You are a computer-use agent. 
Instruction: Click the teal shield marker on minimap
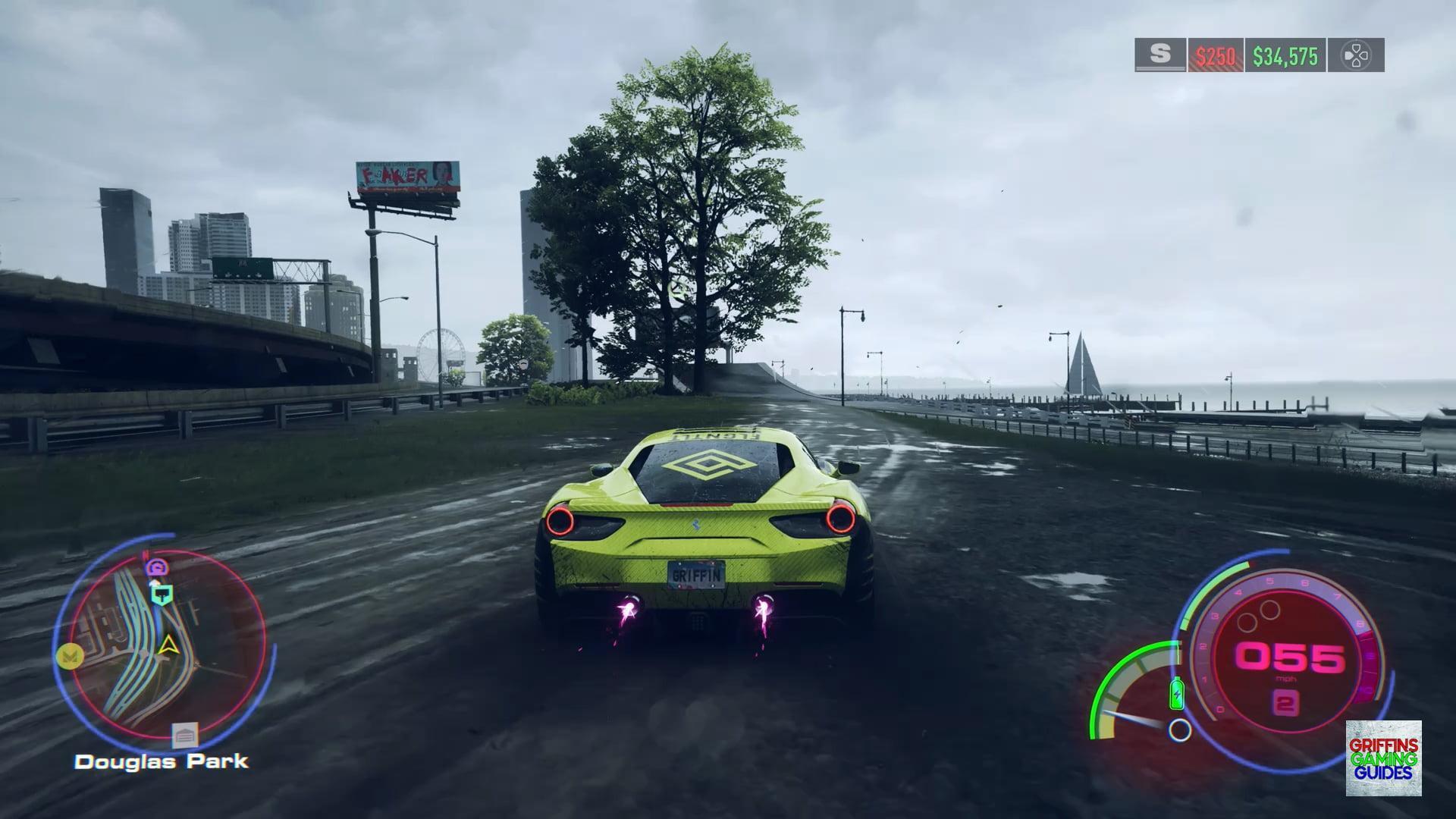point(162,595)
